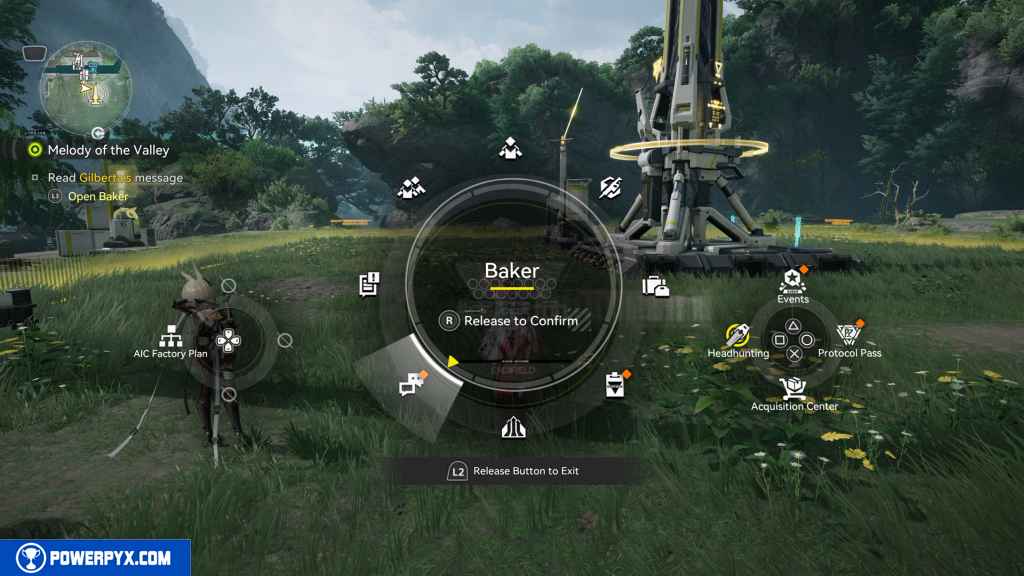Select the single operator icon atop the wheel
The image size is (1024, 576).
[x=508, y=149]
